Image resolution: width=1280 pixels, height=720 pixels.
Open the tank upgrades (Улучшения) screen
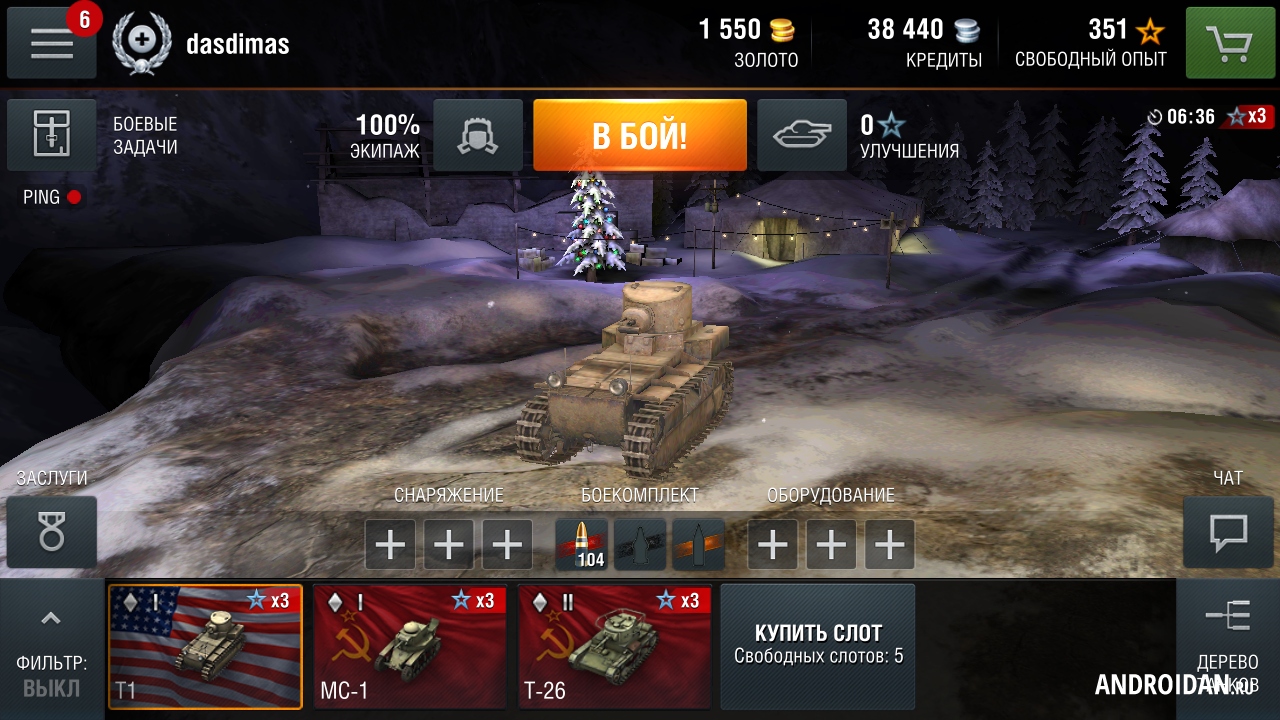(801, 135)
